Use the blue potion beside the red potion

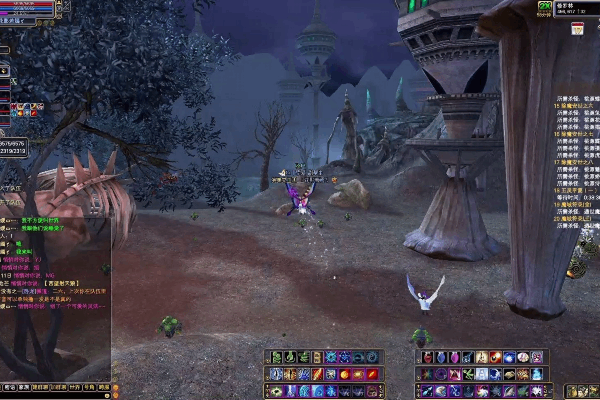[x=441, y=358]
